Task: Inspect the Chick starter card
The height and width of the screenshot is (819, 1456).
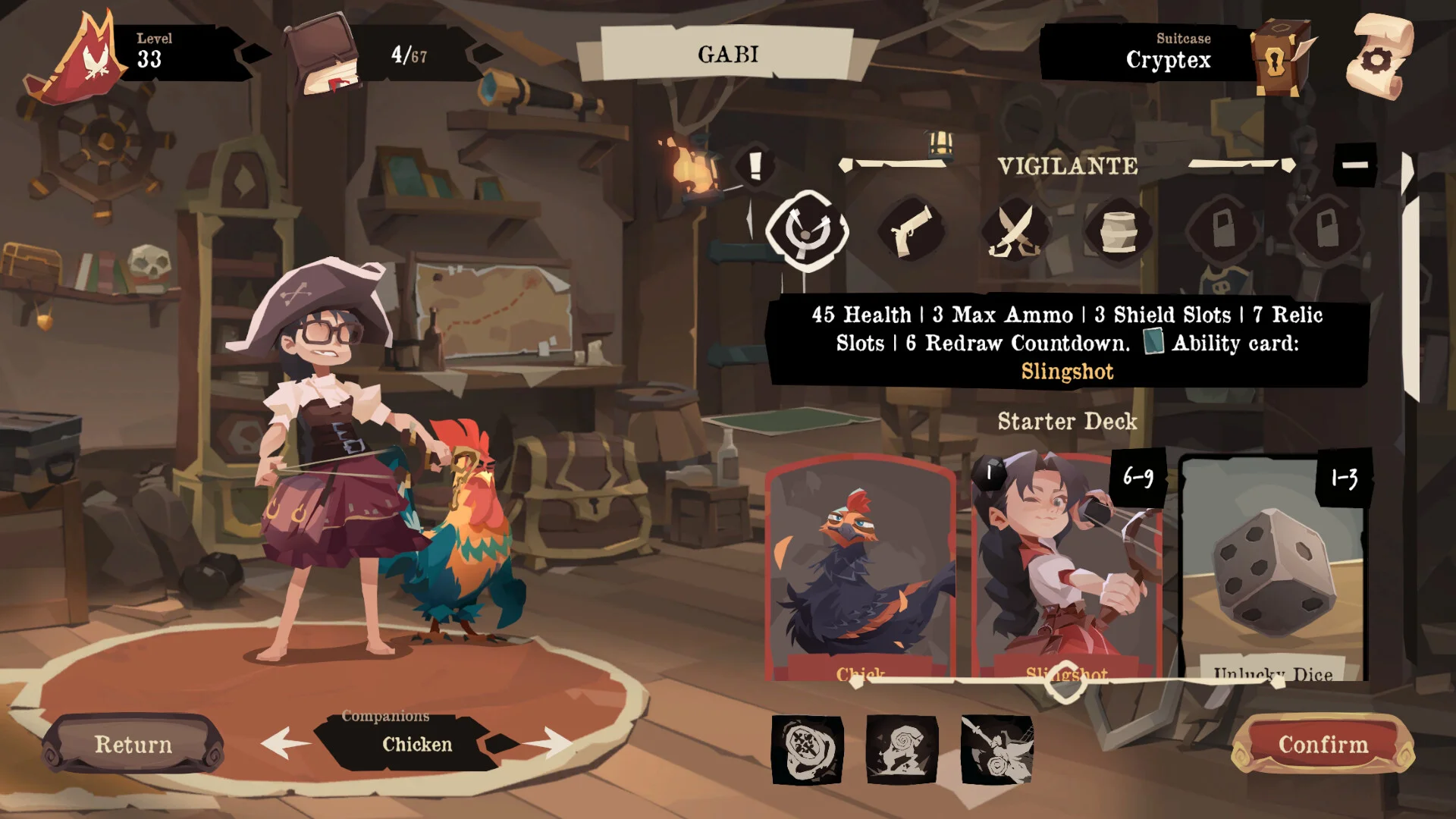Action: (x=861, y=565)
